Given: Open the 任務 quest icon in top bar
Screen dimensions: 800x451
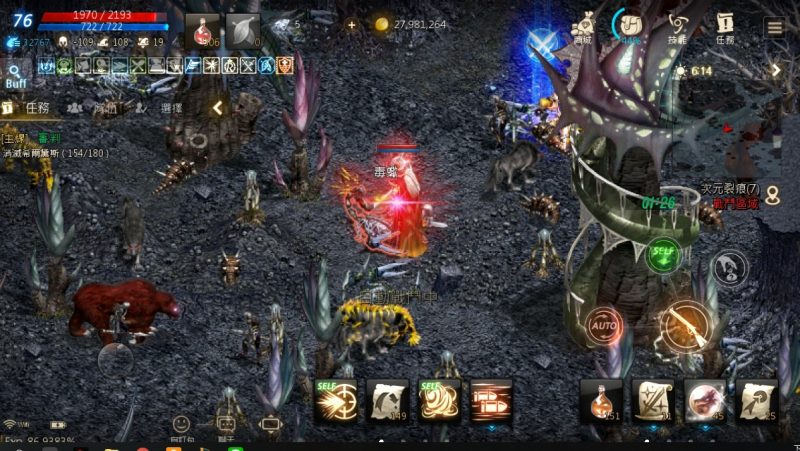Looking at the screenshot, I should point(725,25).
